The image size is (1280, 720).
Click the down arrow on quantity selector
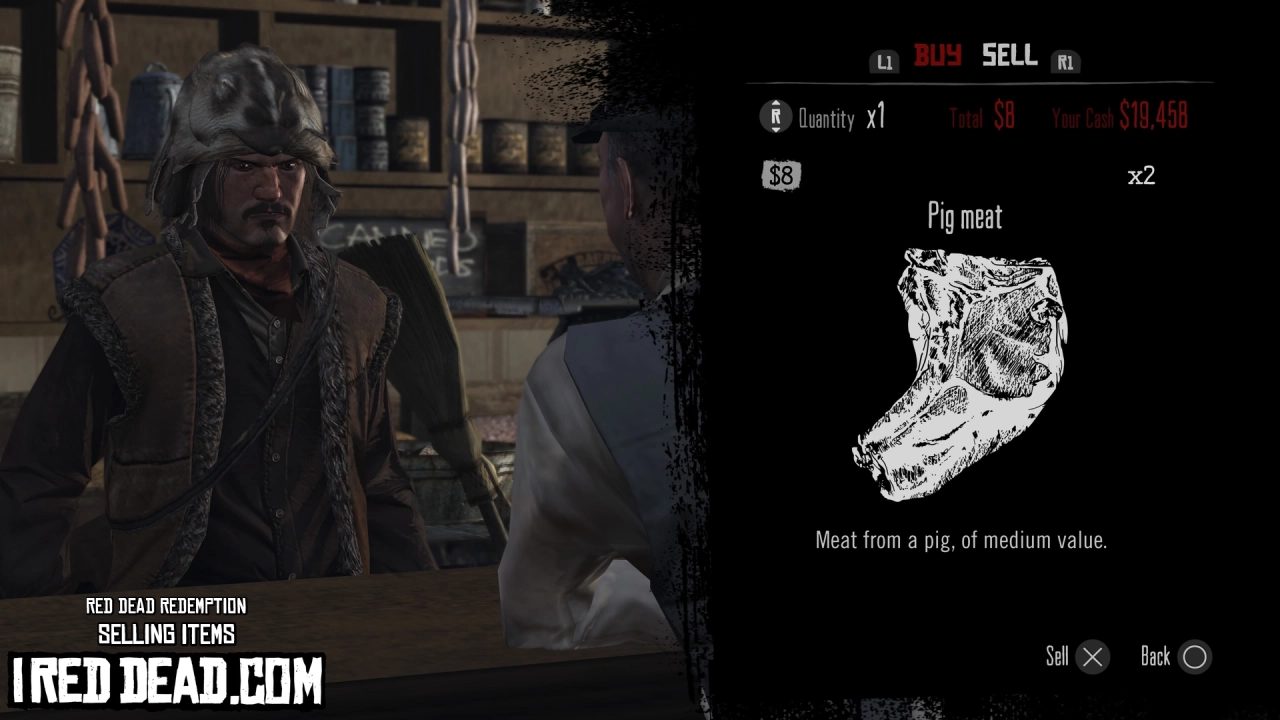click(773, 127)
